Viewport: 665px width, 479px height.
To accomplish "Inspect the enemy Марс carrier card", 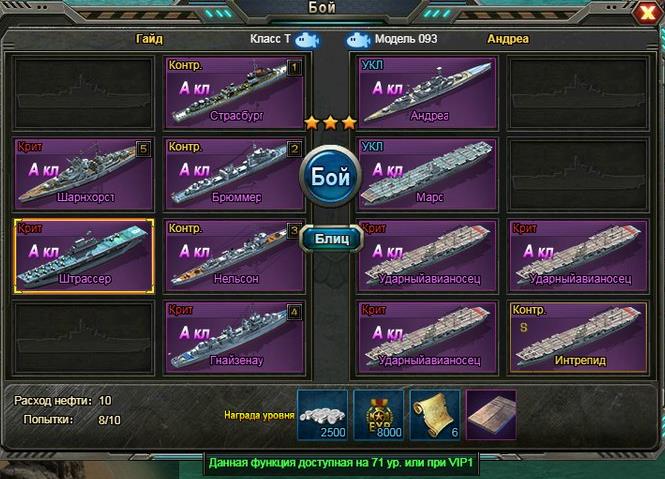I will point(427,175).
